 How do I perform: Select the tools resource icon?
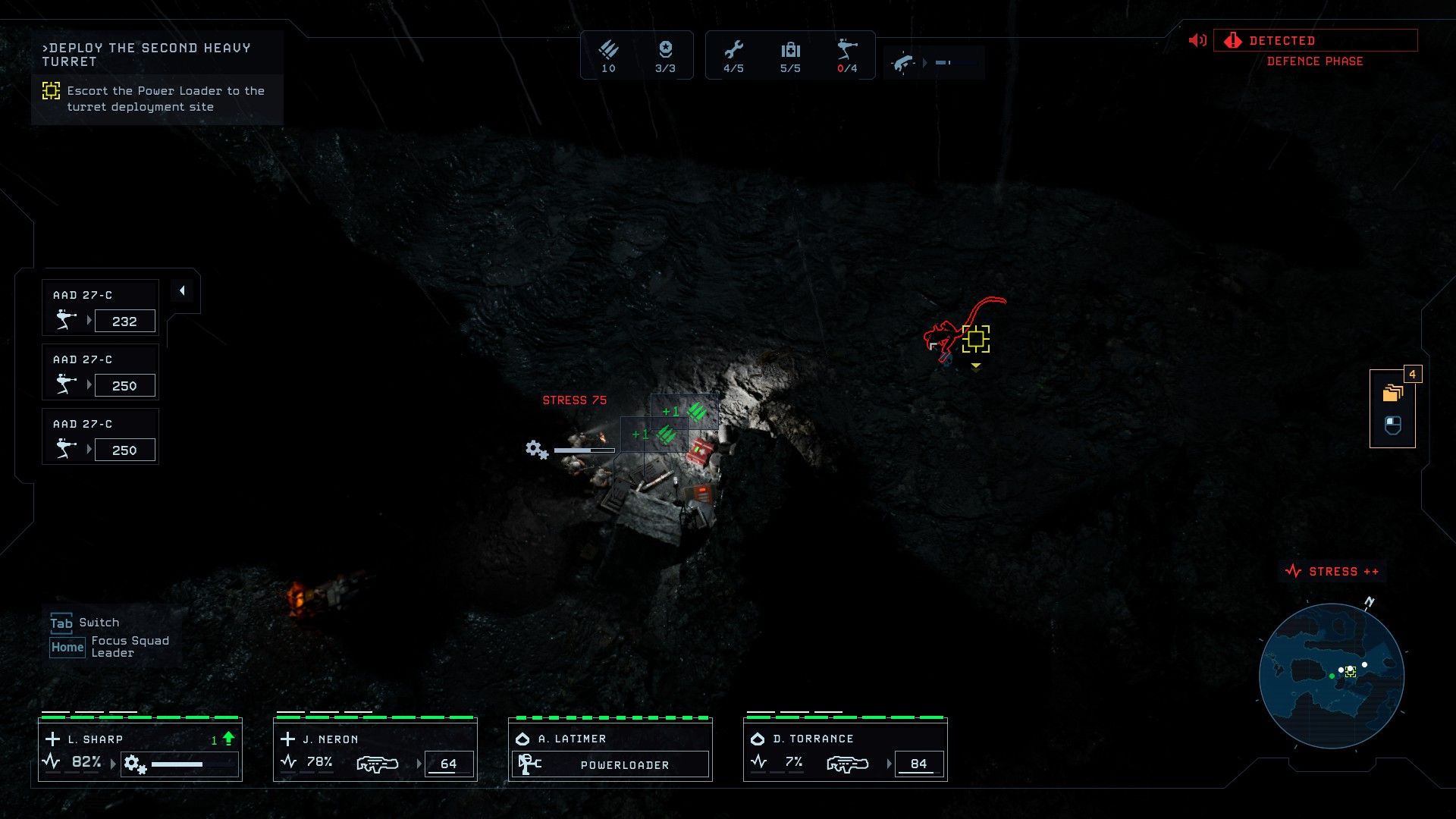[733, 51]
